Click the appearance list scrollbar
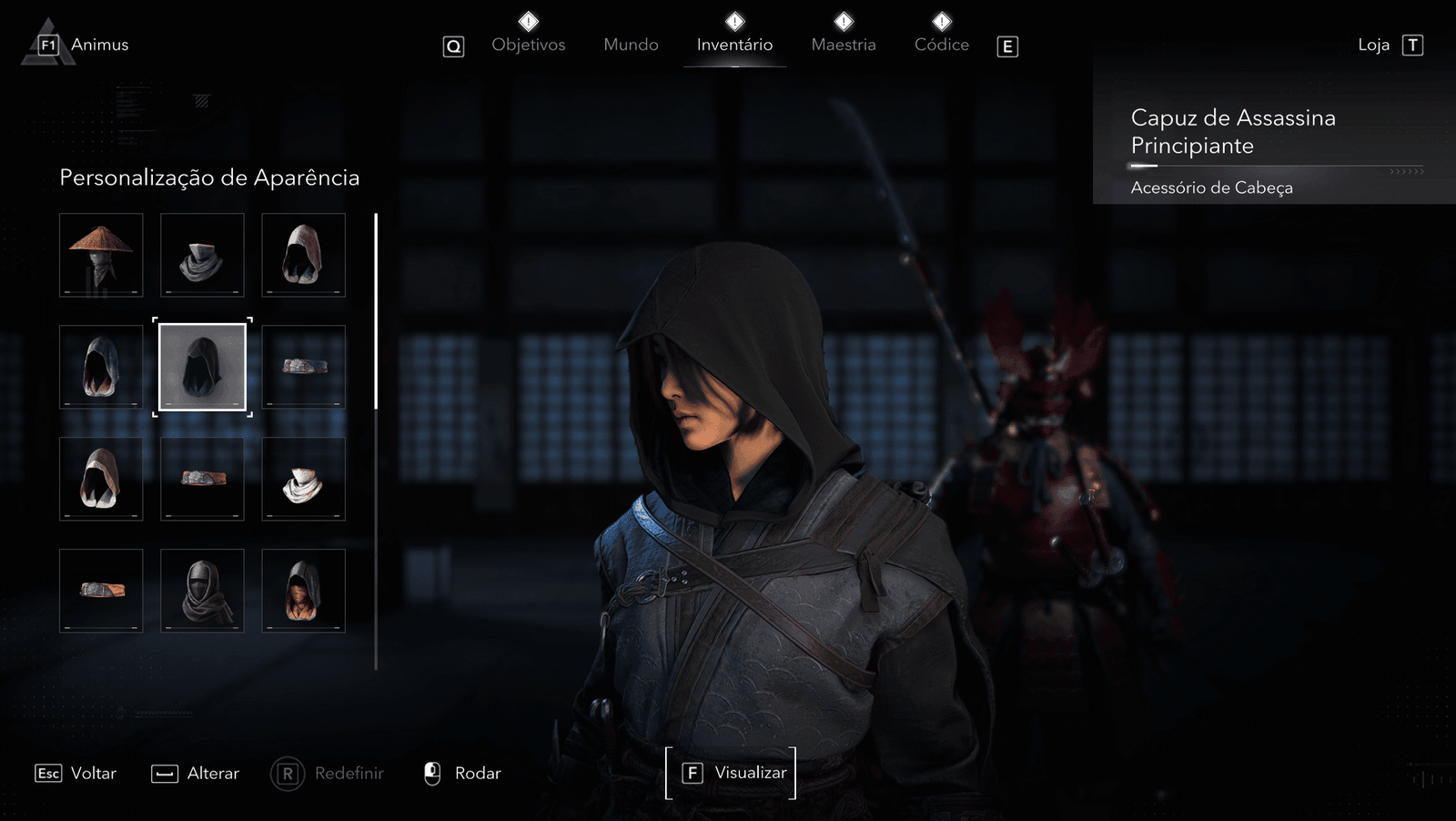 click(x=376, y=311)
